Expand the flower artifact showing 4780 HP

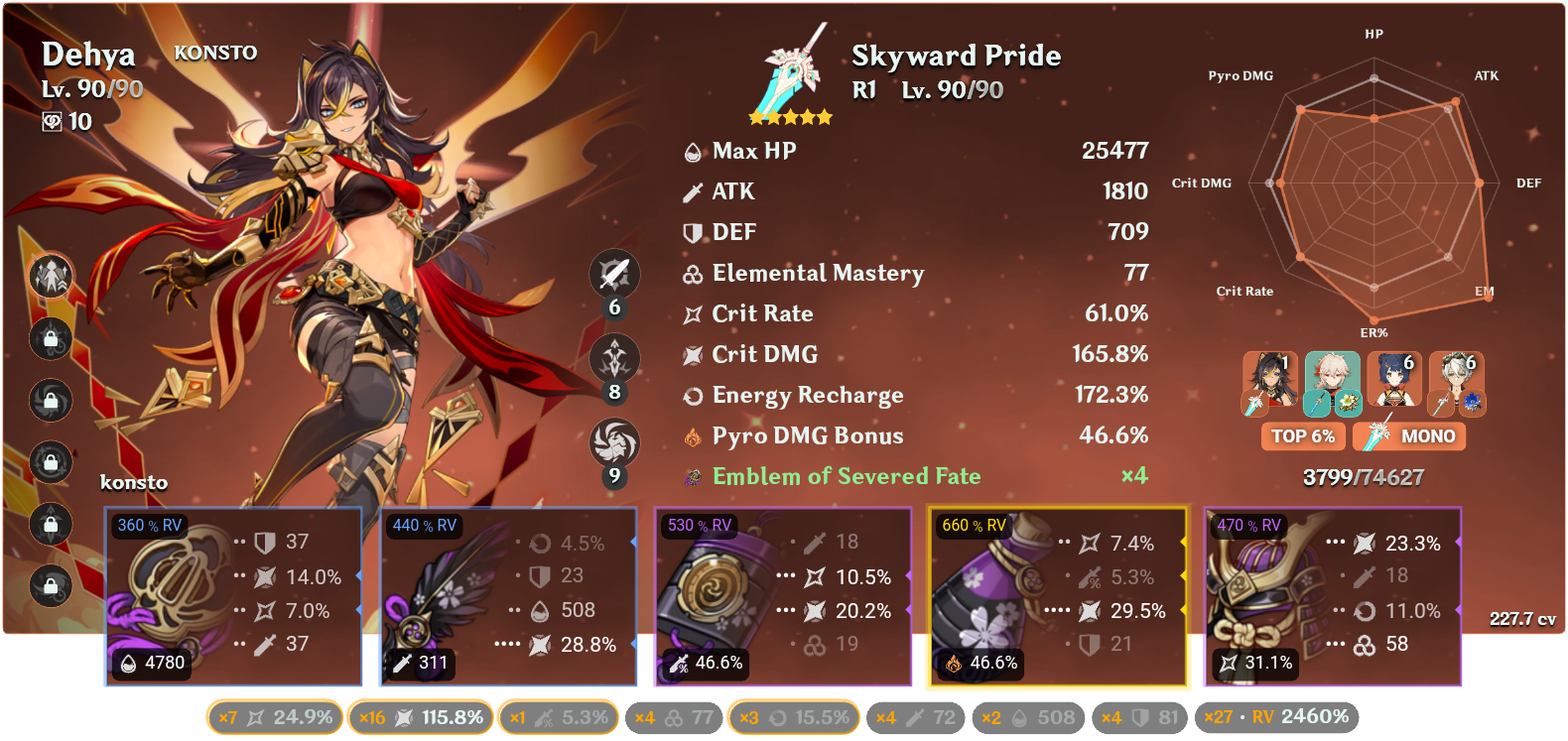(233, 595)
